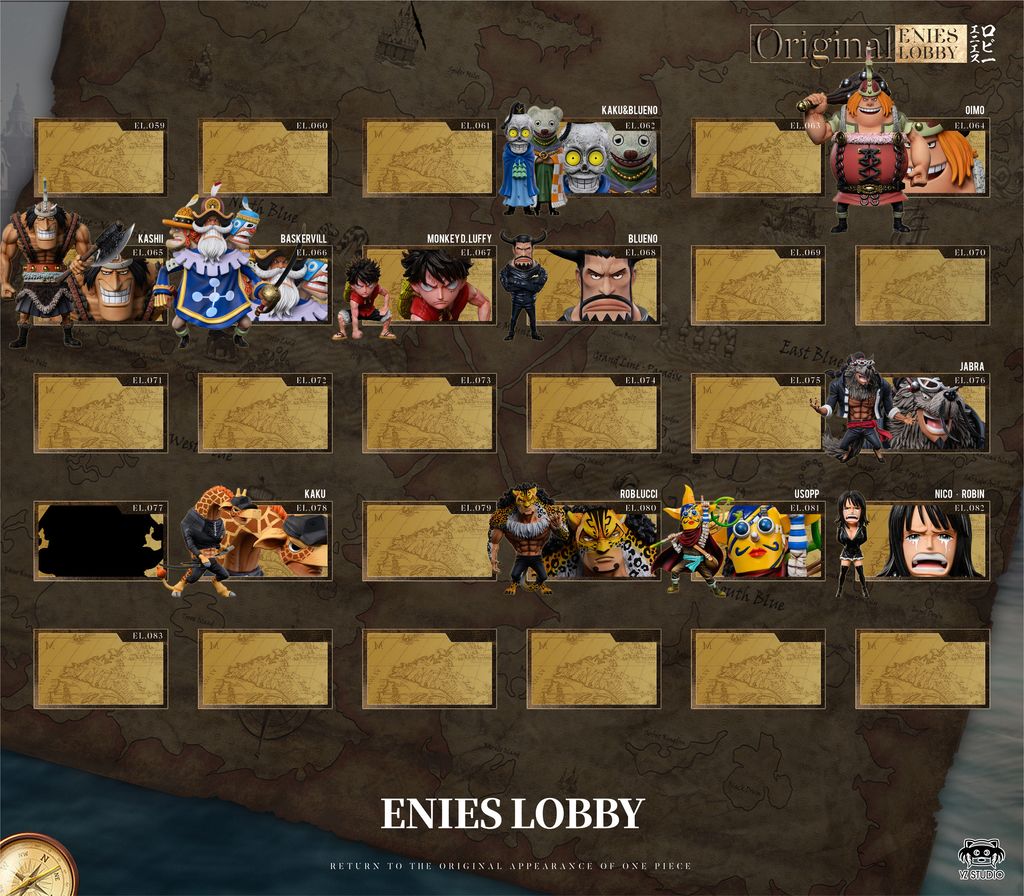This screenshot has height=896, width=1024.
Task: Open the Kashii character card
Action: (100, 285)
